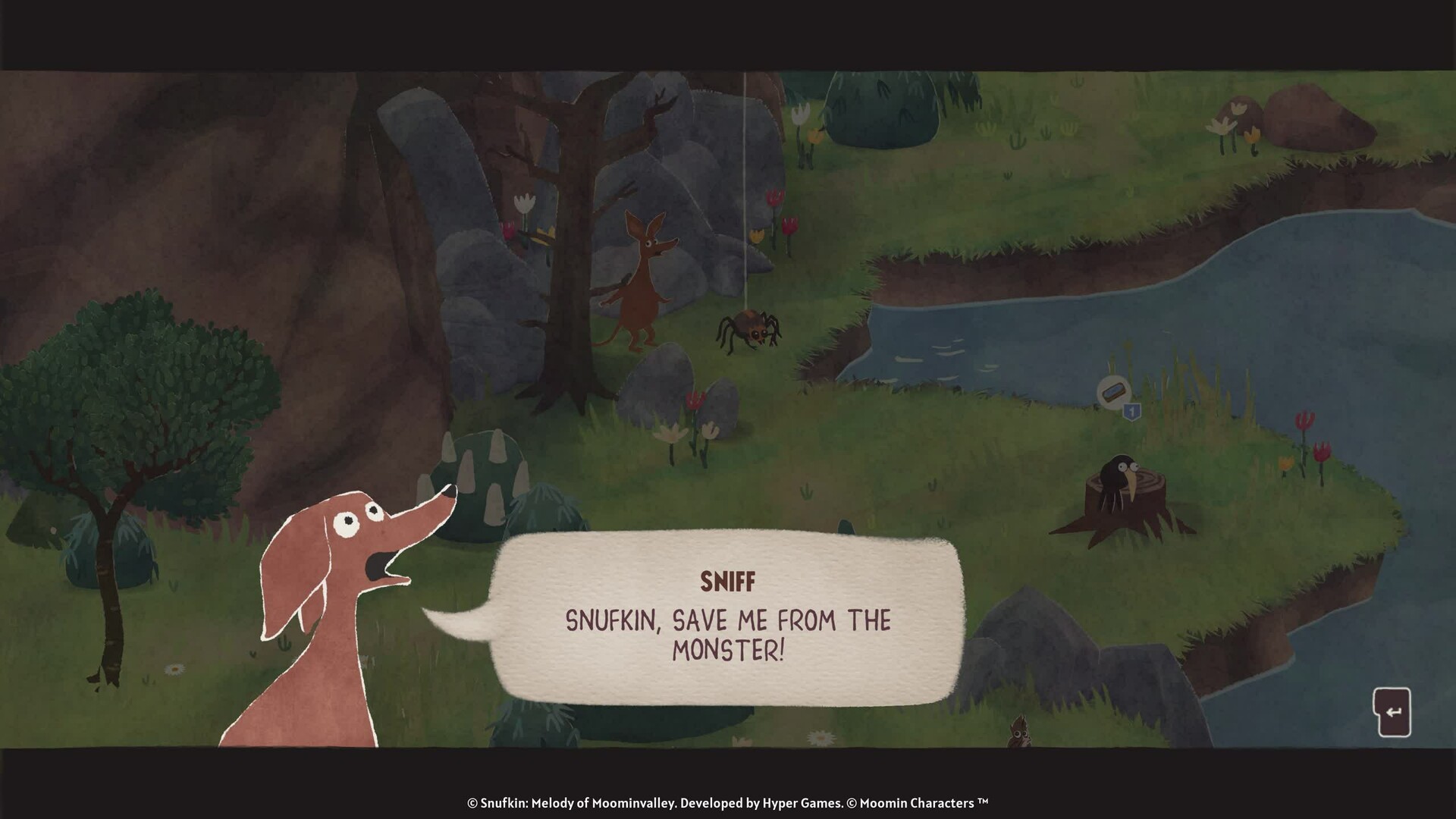Click the SNIFF name label in the dialogue box
This screenshot has height=819, width=1456.
[726, 581]
